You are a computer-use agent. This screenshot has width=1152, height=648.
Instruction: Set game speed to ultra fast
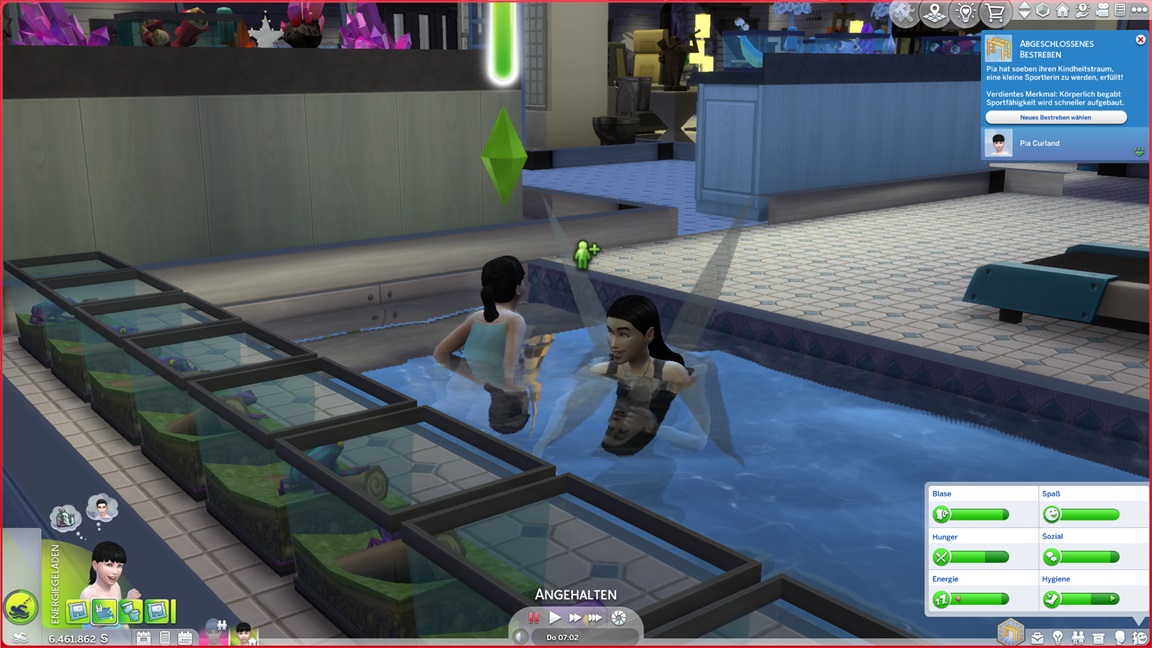pos(596,618)
